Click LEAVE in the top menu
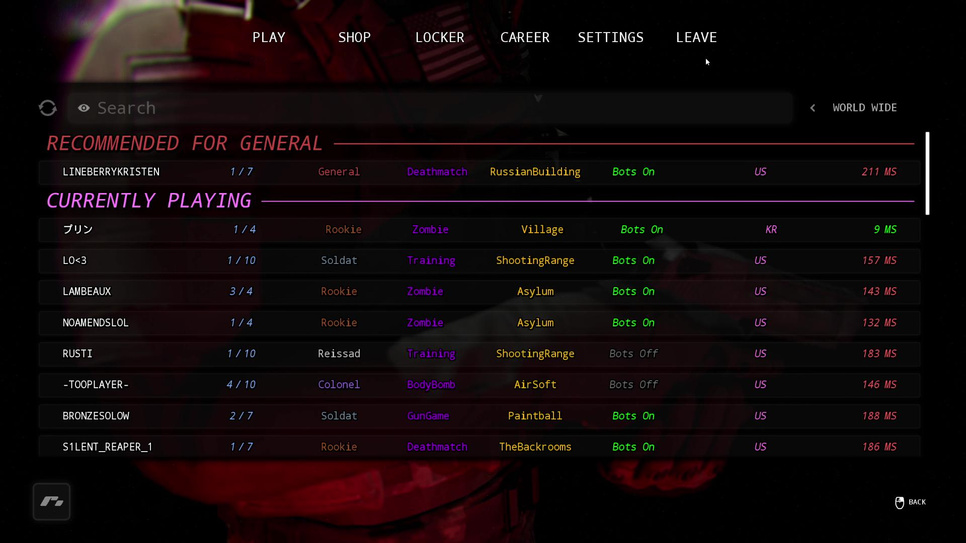This screenshot has height=543, width=966. point(696,38)
